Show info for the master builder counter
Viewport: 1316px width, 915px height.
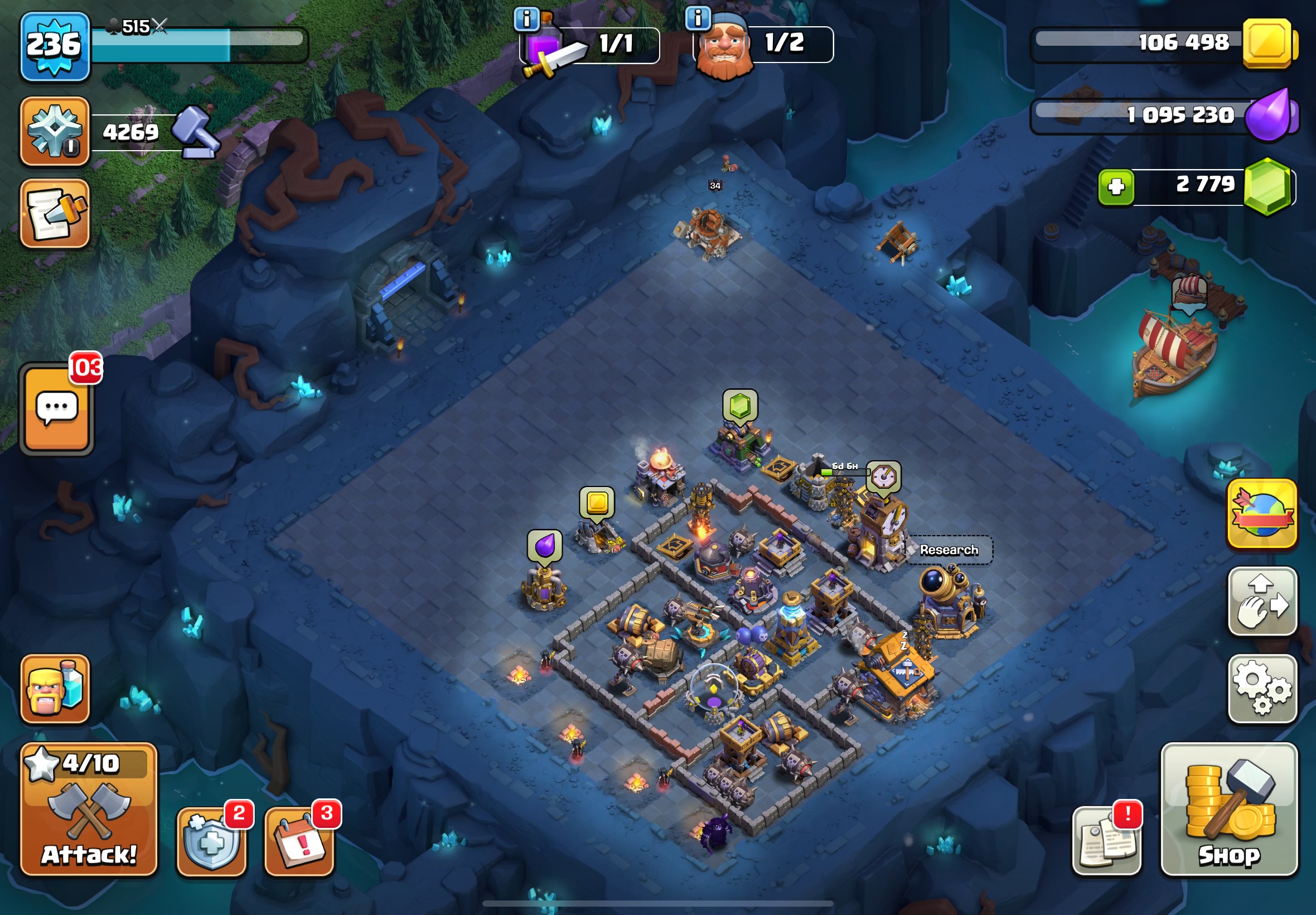coord(698,18)
